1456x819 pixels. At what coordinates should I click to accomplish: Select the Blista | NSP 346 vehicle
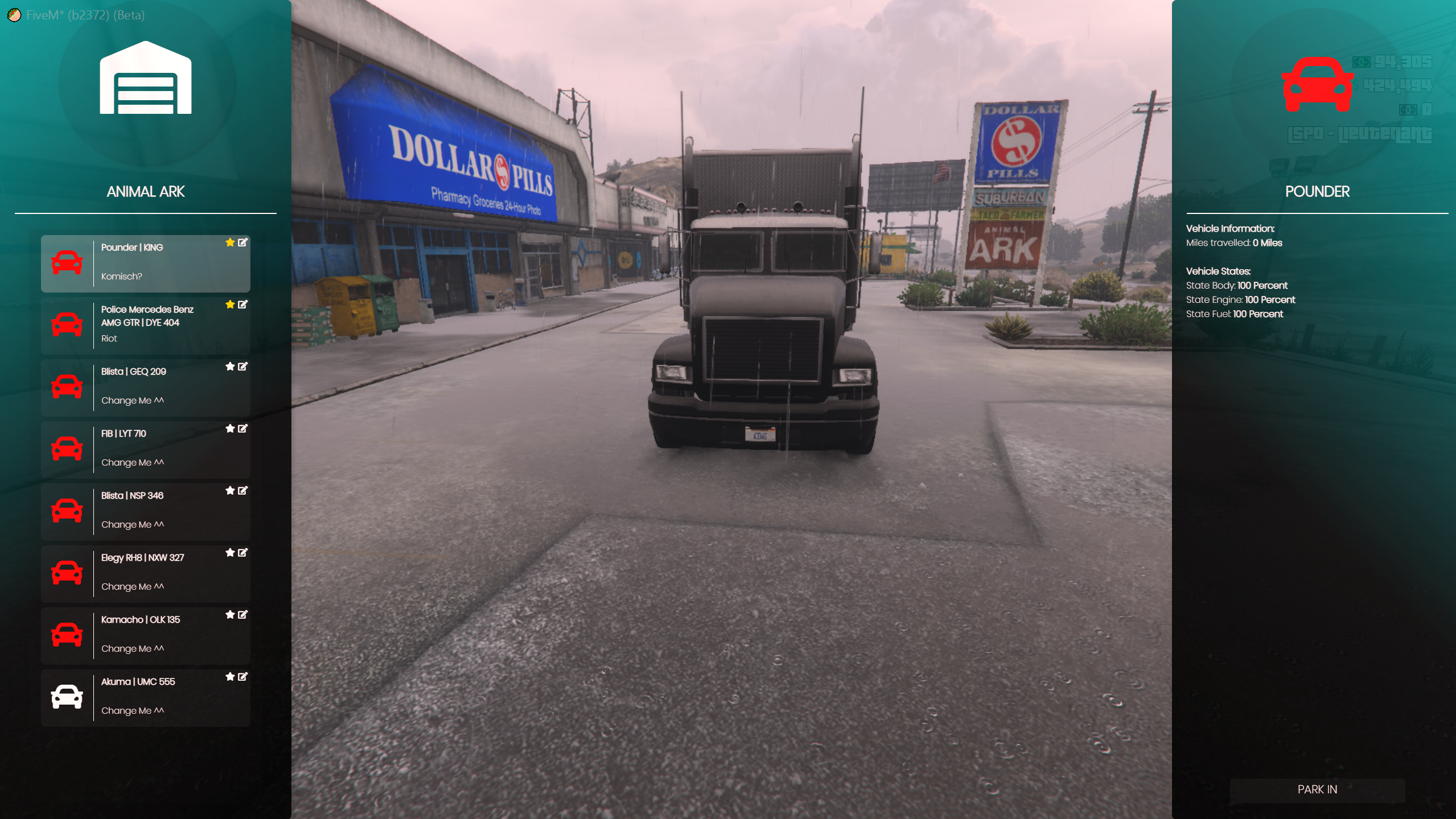tap(145, 512)
